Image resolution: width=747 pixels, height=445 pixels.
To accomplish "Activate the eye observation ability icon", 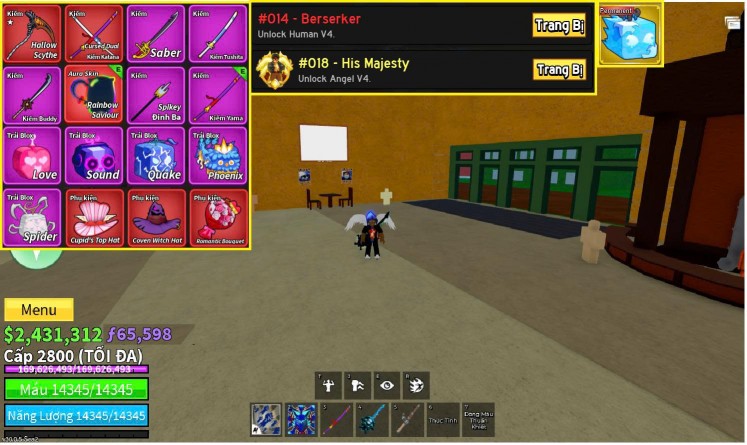I will (386, 386).
